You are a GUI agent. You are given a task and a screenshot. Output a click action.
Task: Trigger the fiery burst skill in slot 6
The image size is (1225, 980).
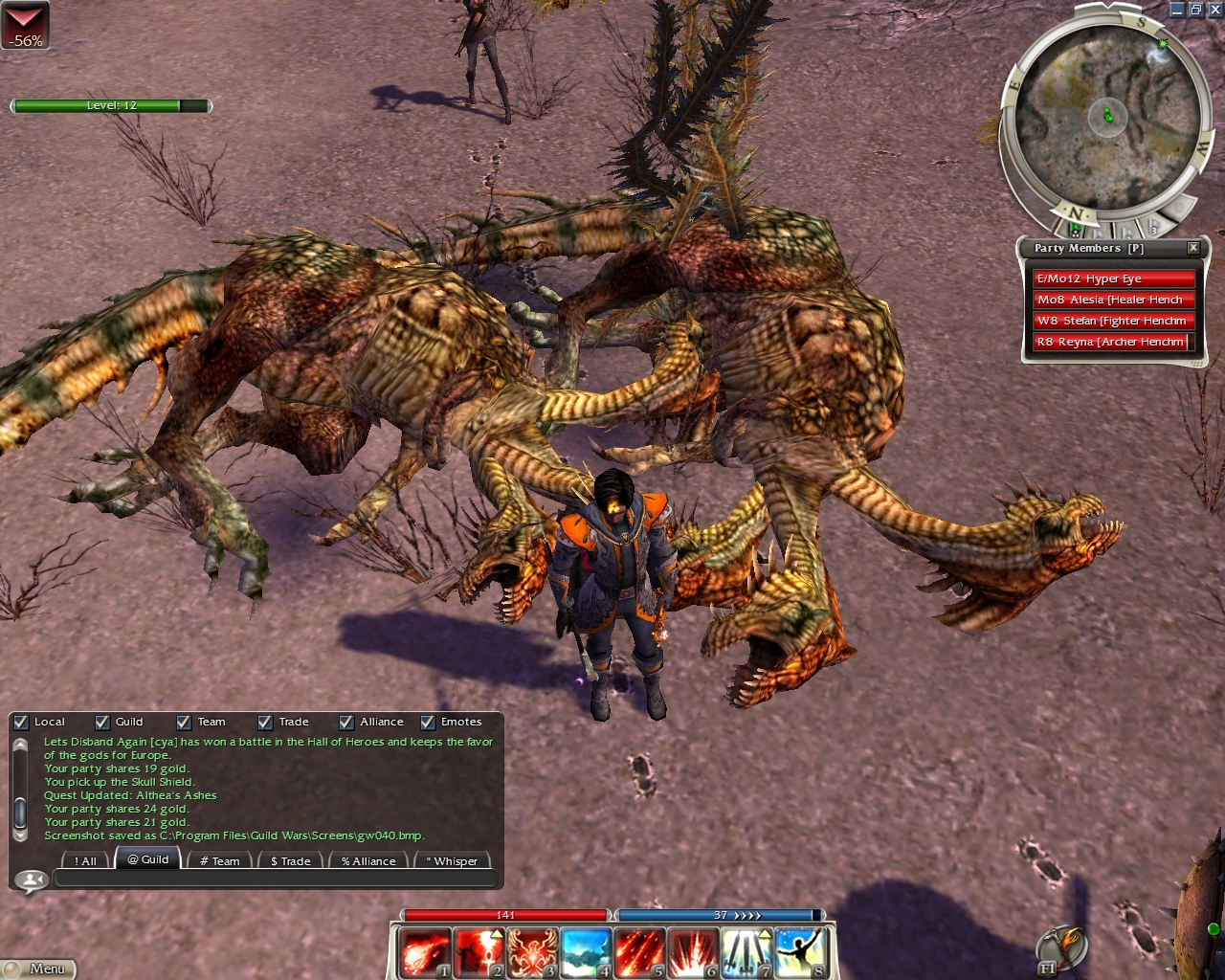click(x=693, y=952)
